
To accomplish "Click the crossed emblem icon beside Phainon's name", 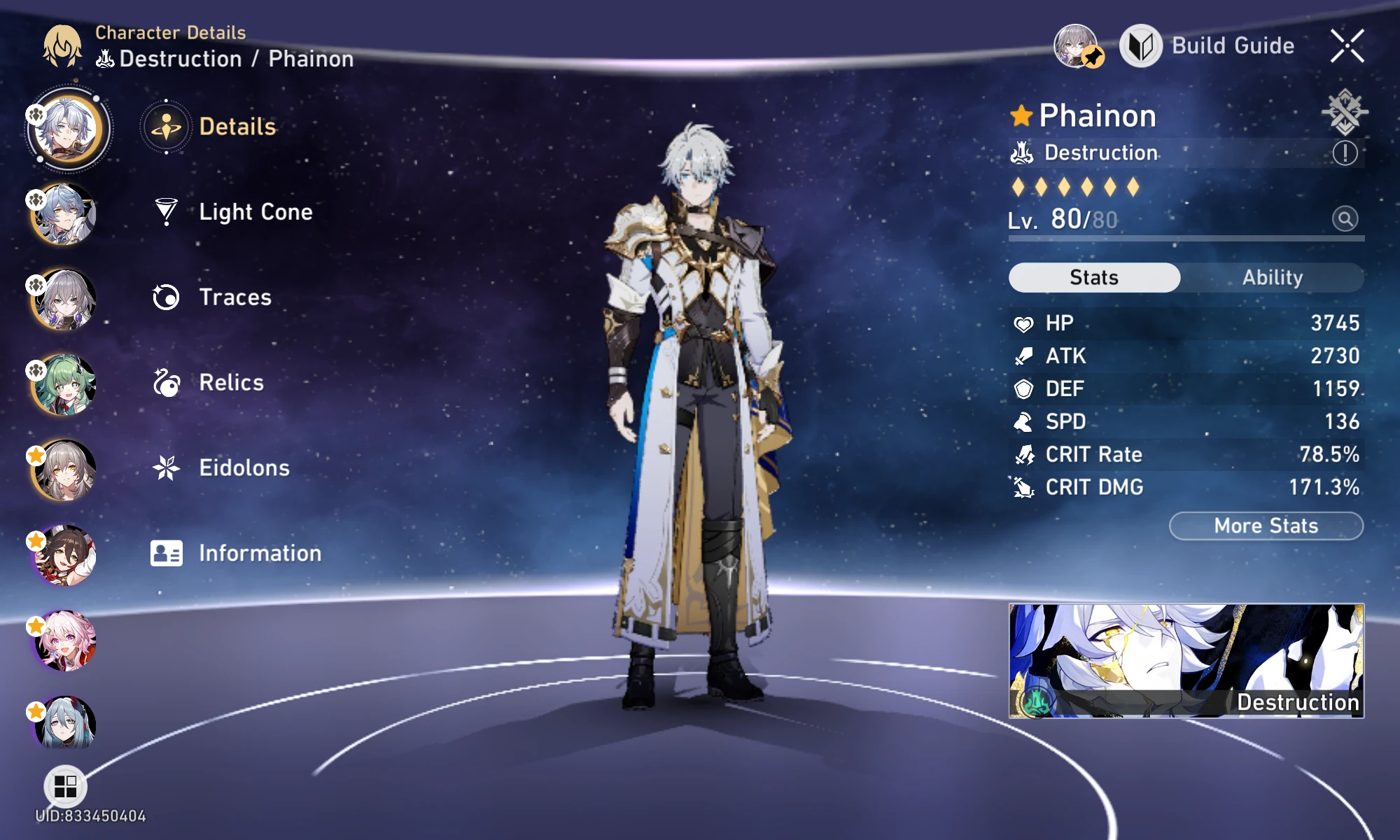I will pyautogui.click(x=1344, y=112).
